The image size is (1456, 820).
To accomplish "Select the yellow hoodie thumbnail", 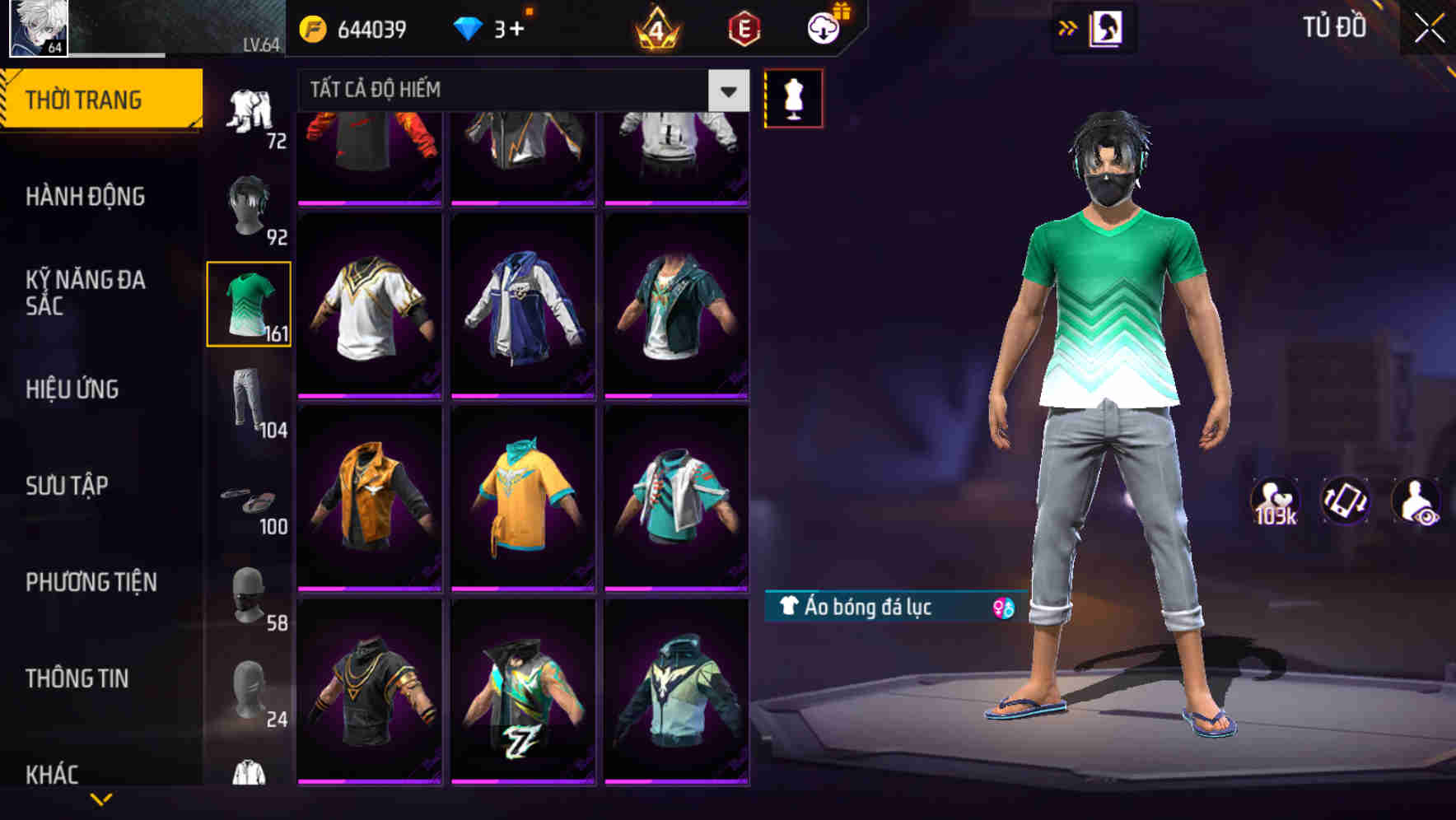I will click(523, 504).
